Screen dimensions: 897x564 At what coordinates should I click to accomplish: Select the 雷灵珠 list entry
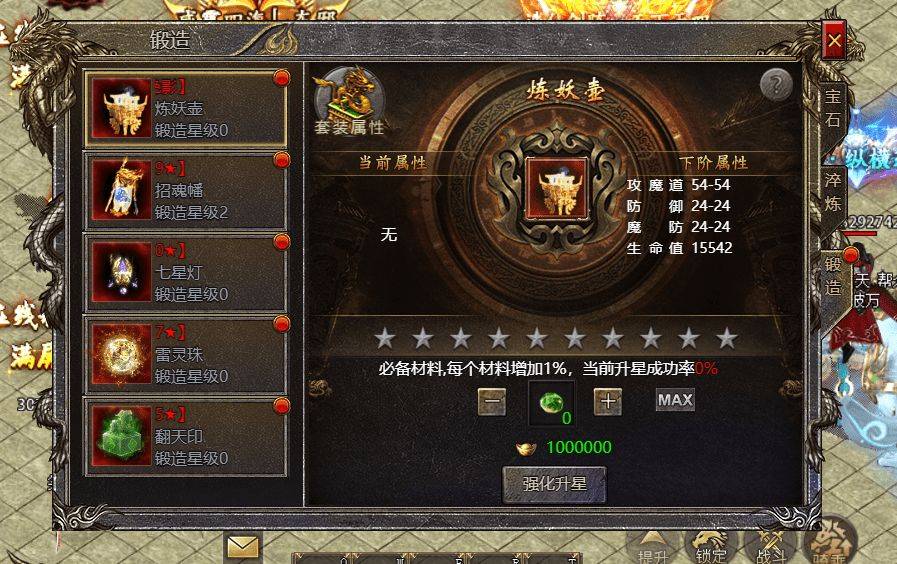(x=186, y=354)
